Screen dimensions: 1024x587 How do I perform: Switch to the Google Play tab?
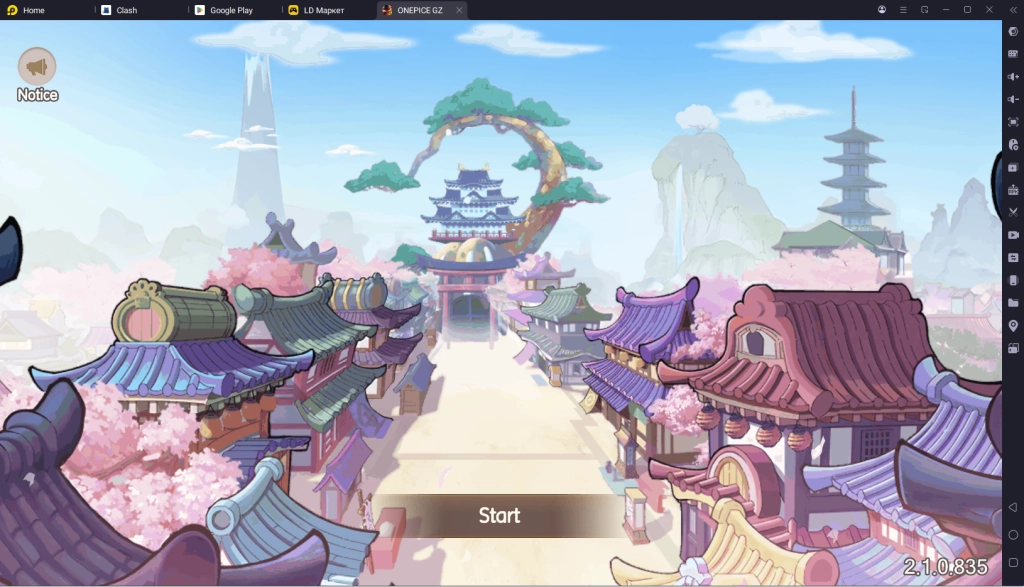click(231, 10)
